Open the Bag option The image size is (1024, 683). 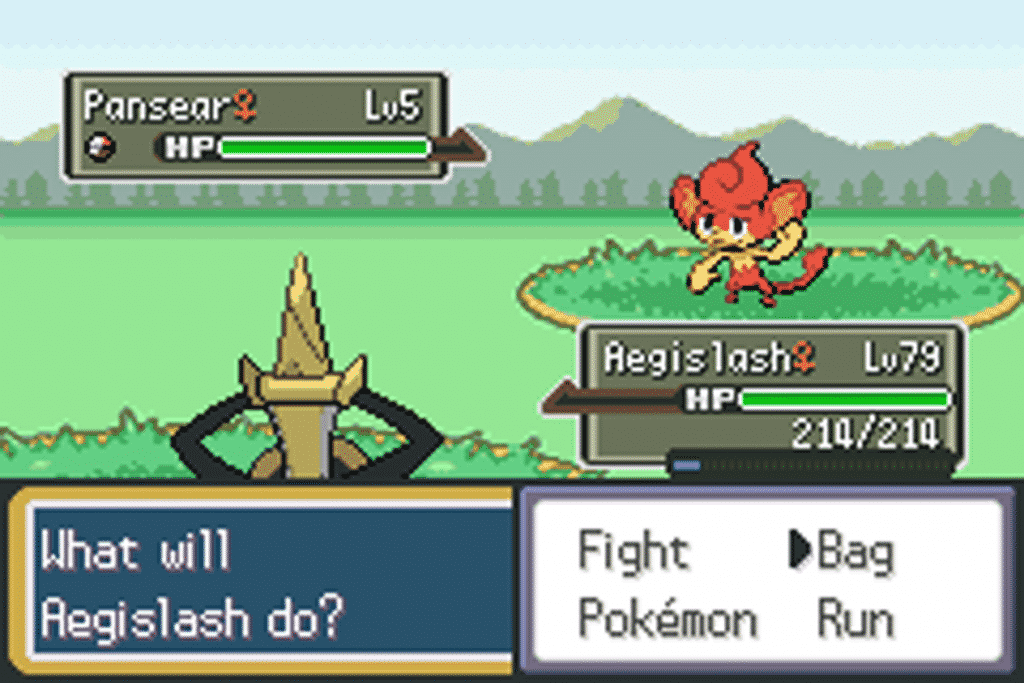[855, 552]
